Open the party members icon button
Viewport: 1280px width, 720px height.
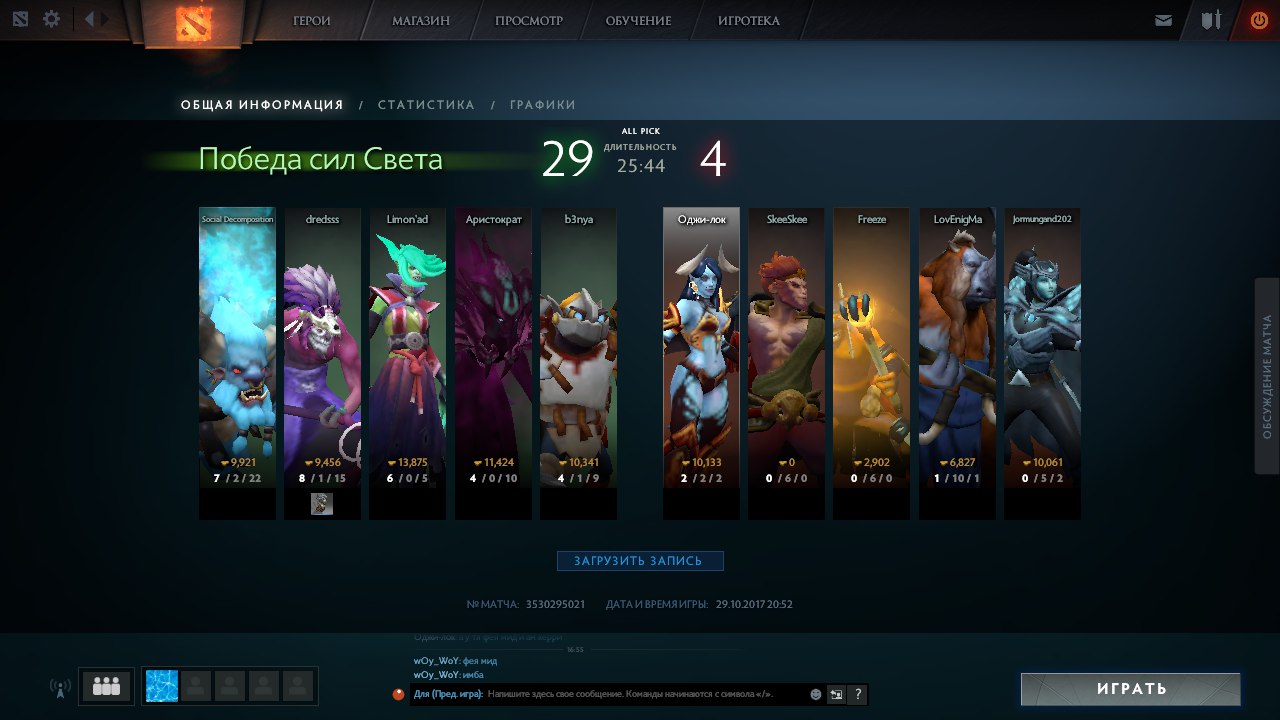[x=106, y=686]
